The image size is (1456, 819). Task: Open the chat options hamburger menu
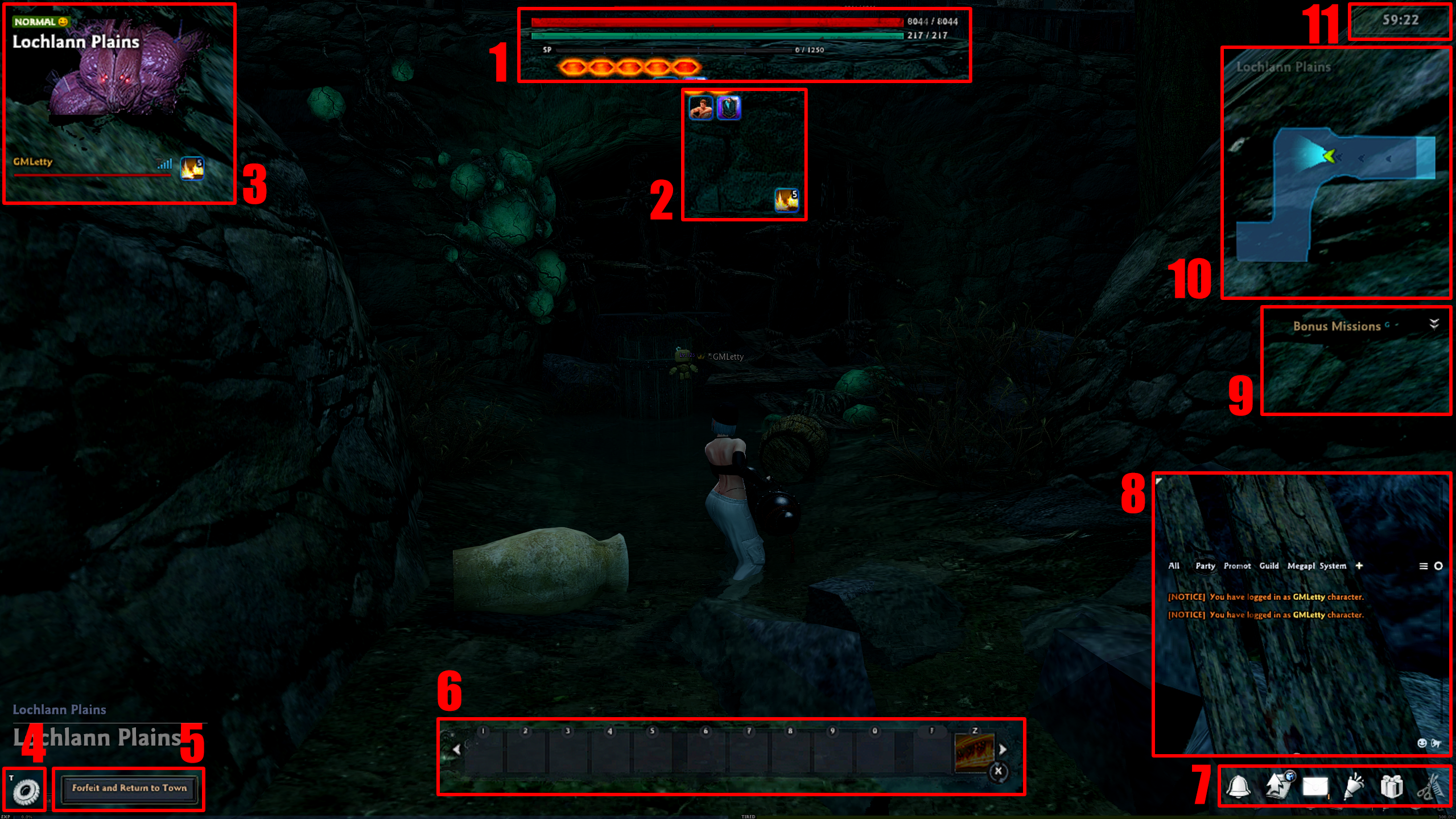click(1423, 566)
